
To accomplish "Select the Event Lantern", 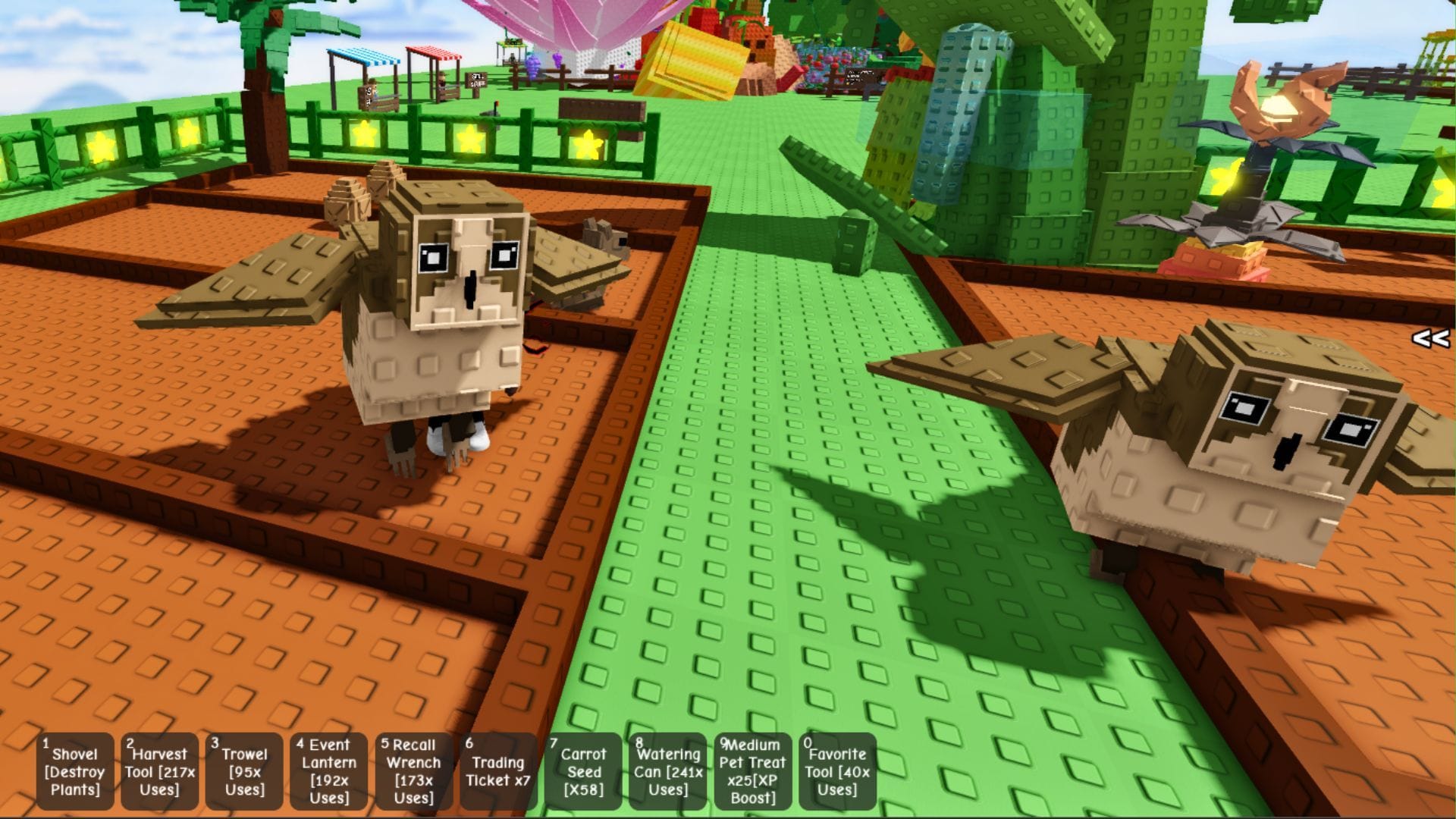I will coord(329,771).
